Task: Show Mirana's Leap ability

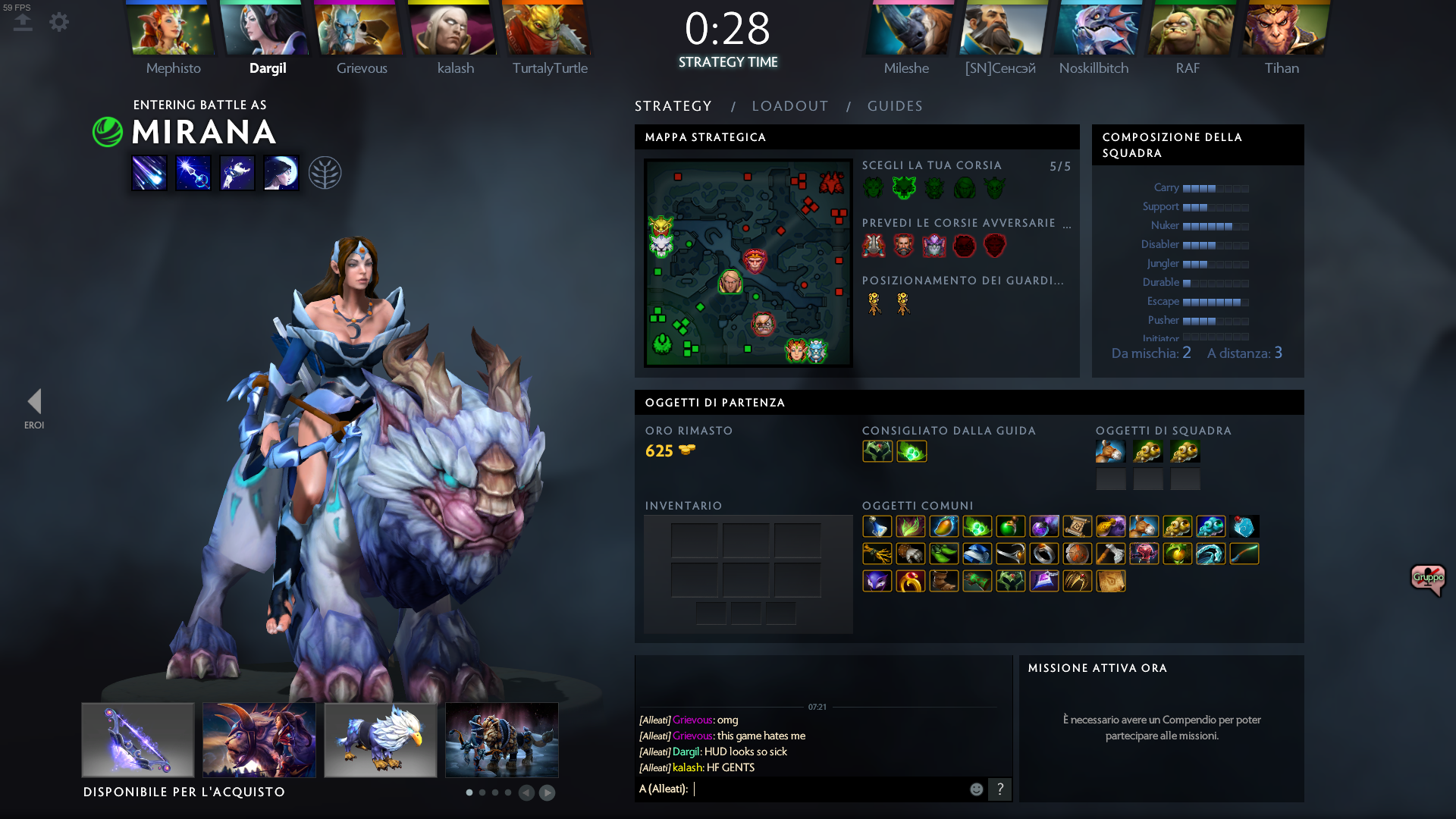Action: [x=237, y=173]
